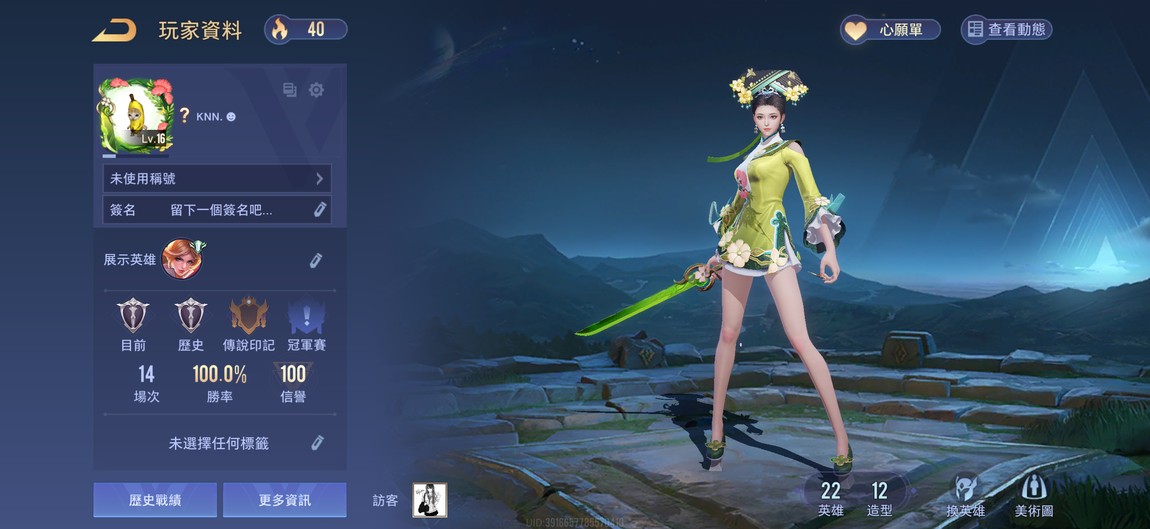Open the 美術圖 artwork view
Image resolution: width=1150 pixels, height=529 pixels.
(1034, 496)
